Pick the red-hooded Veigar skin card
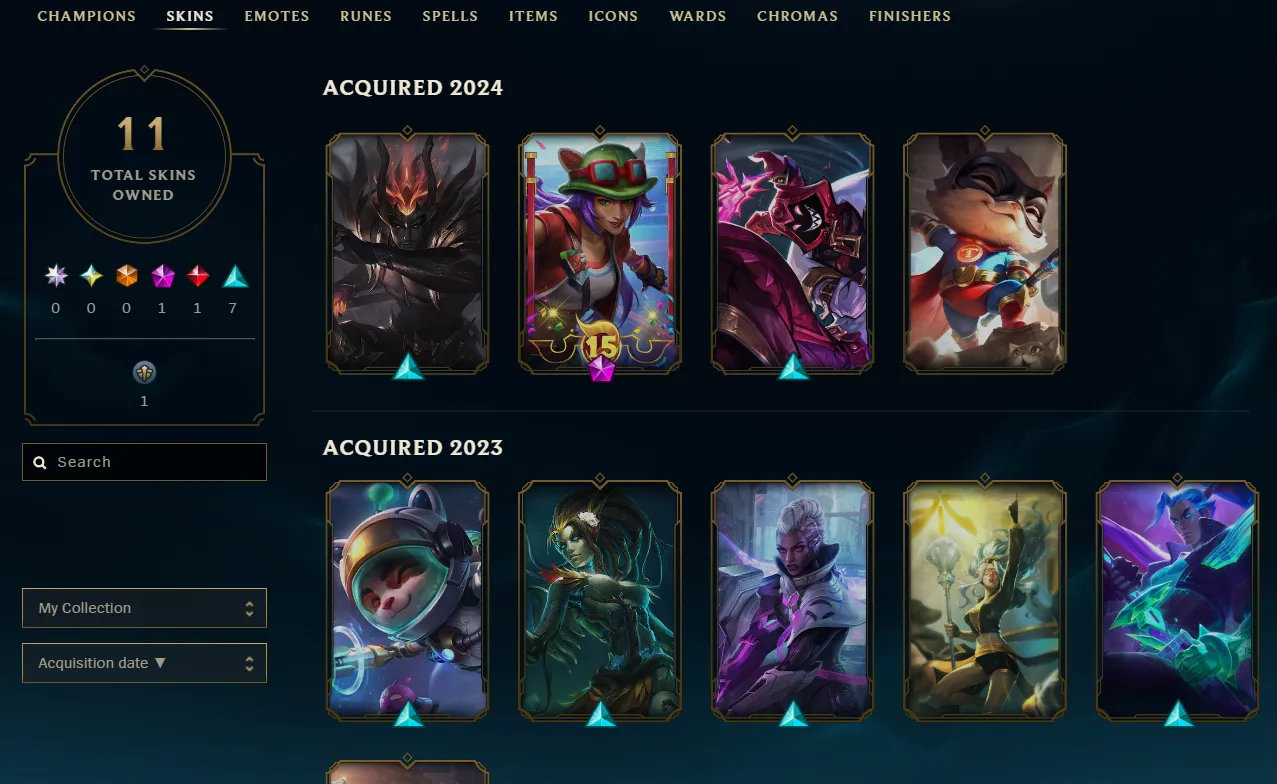Screen dimensions: 1277x784 [792, 250]
